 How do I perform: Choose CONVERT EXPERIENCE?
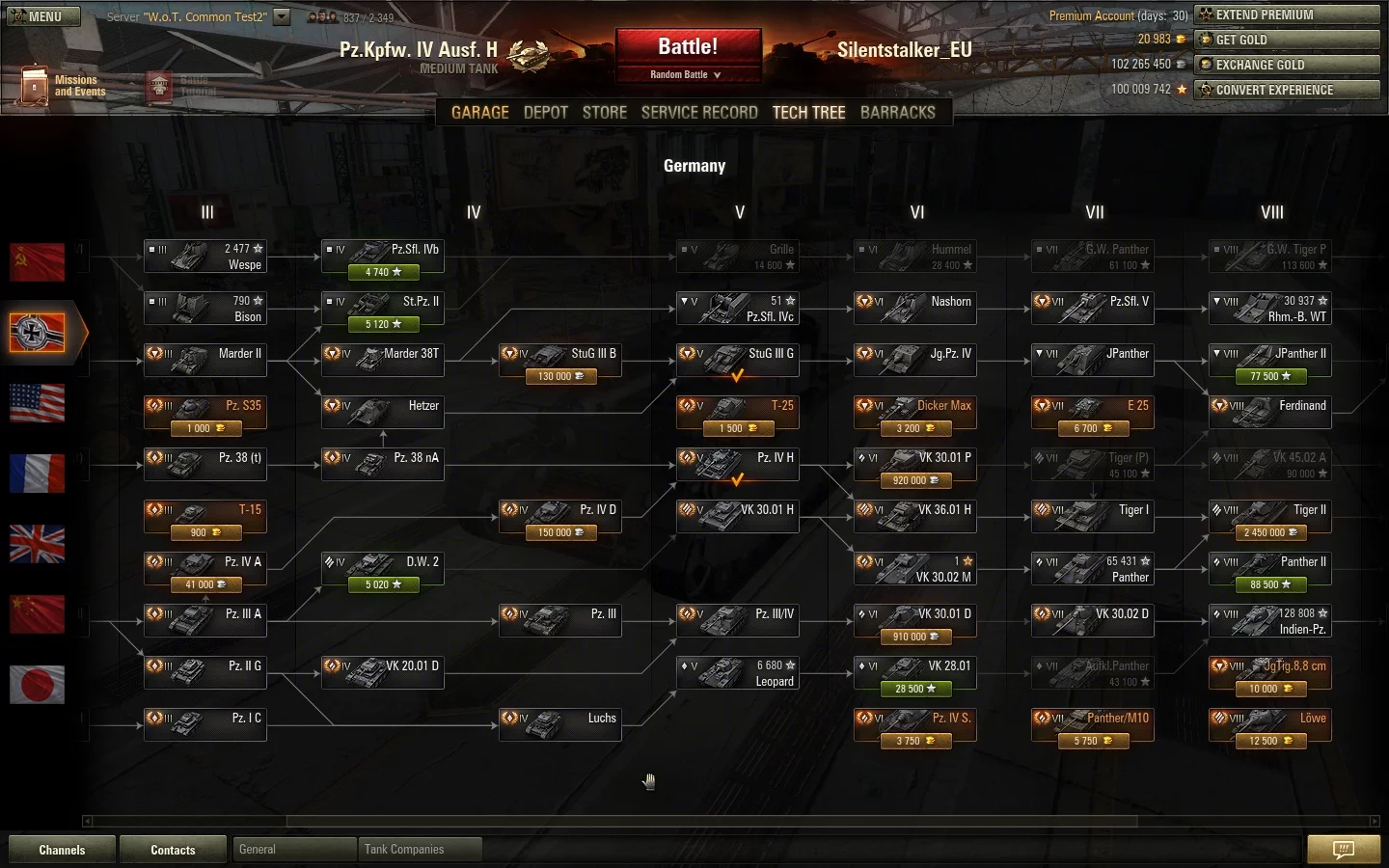pyautogui.click(x=1287, y=90)
